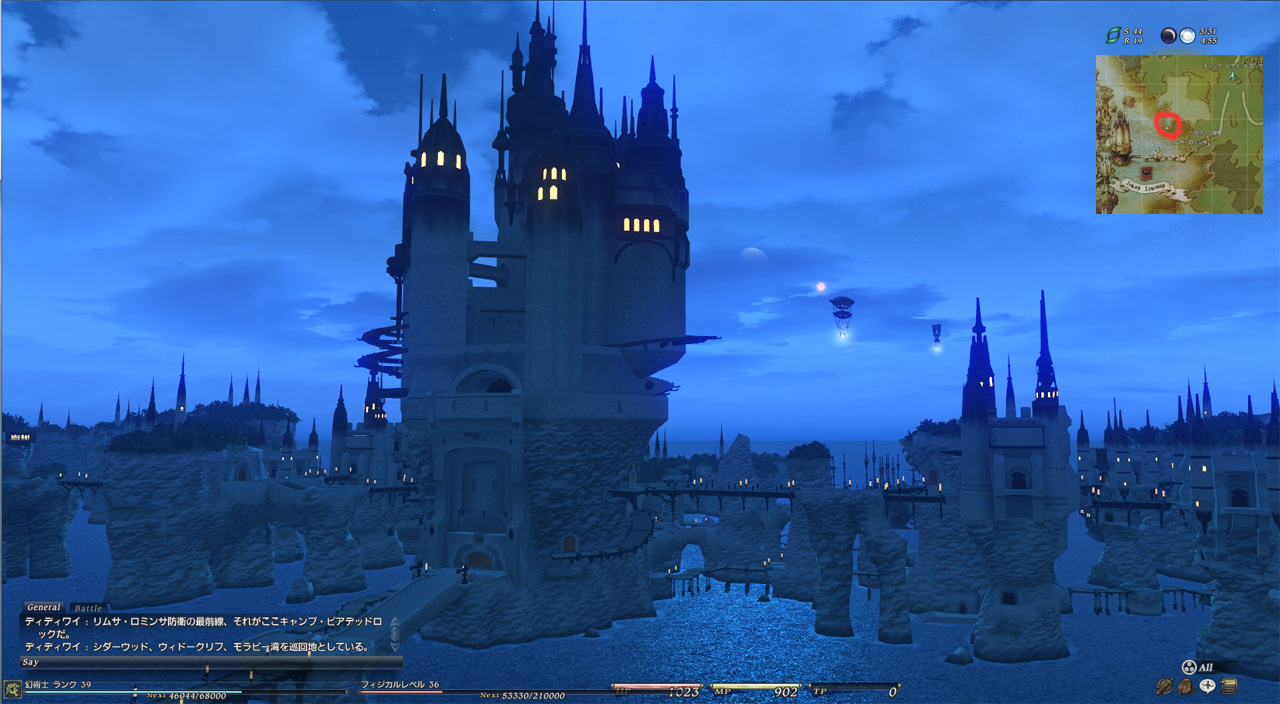This screenshot has height=704, width=1280.
Task: Switch to the Battle chat tab
Action: click(x=89, y=608)
